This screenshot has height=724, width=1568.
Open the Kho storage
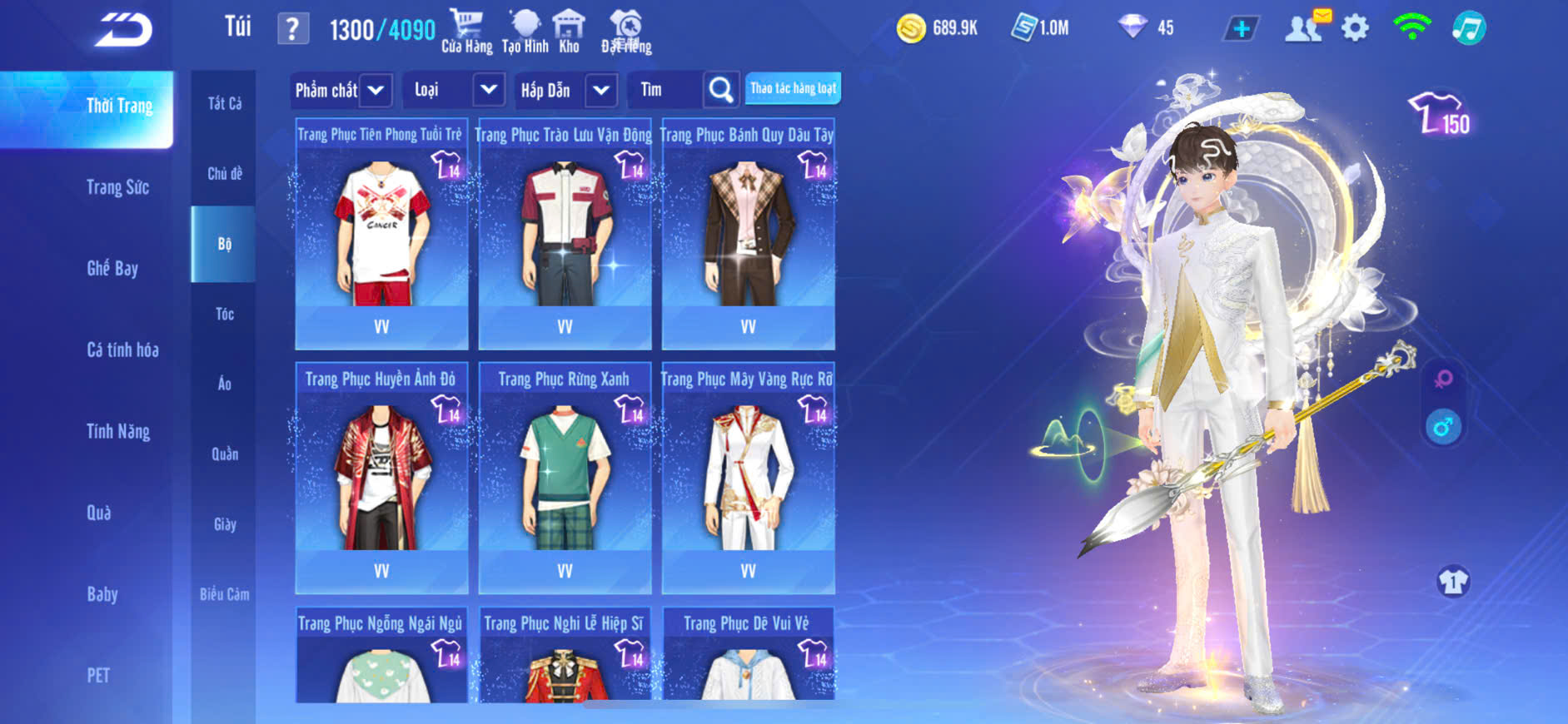tap(569, 31)
